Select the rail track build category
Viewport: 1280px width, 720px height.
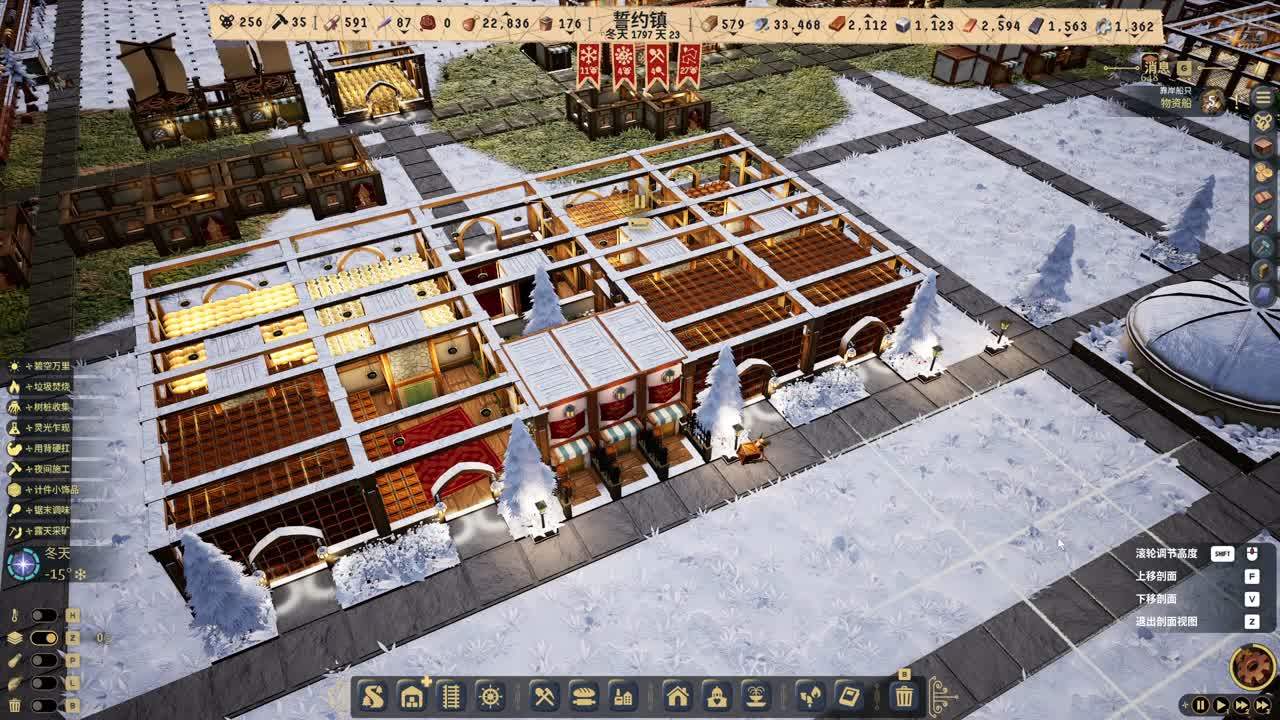451,696
